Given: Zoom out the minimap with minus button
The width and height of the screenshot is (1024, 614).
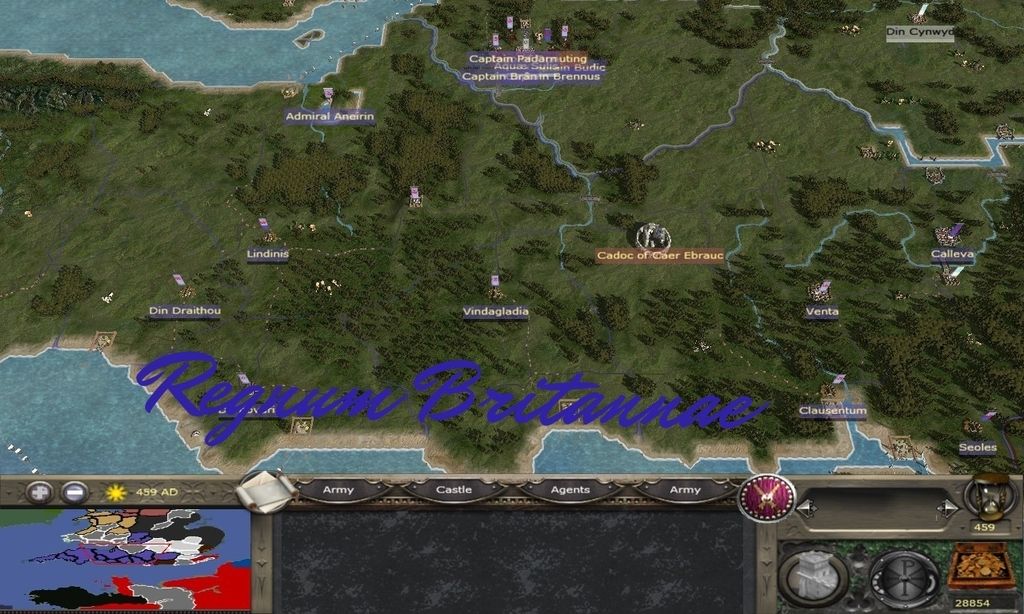Looking at the screenshot, I should [74, 492].
